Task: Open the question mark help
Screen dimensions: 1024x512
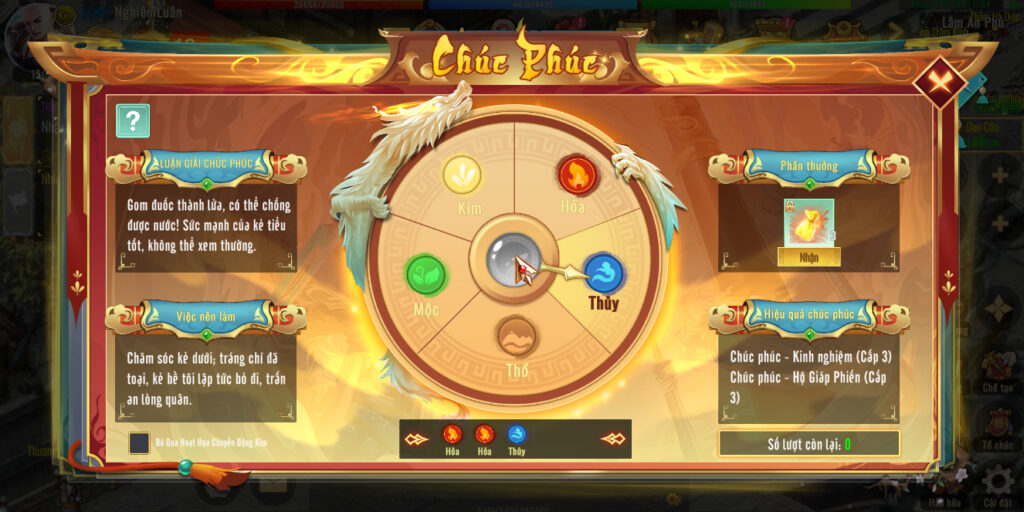Action: tap(133, 121)
